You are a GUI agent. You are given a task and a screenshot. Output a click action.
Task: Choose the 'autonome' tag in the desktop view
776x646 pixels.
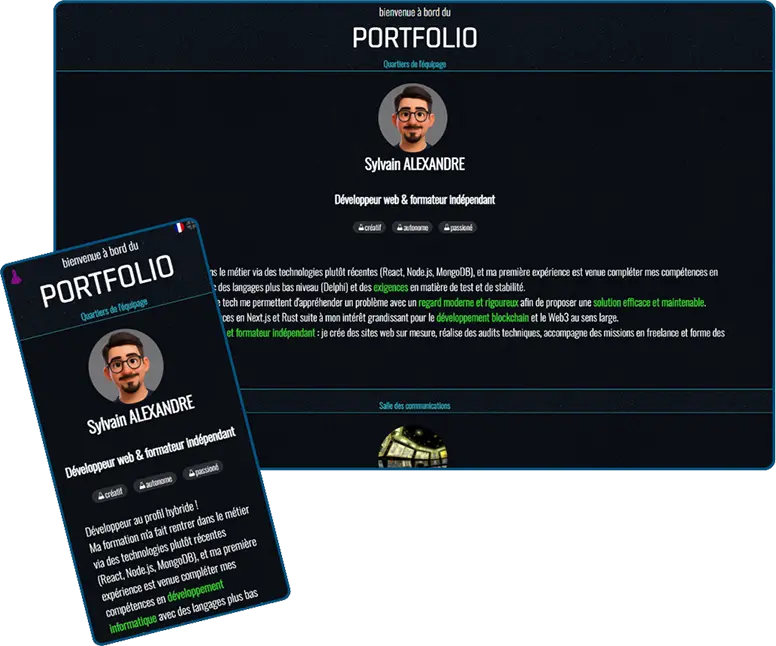pos(413,228)
